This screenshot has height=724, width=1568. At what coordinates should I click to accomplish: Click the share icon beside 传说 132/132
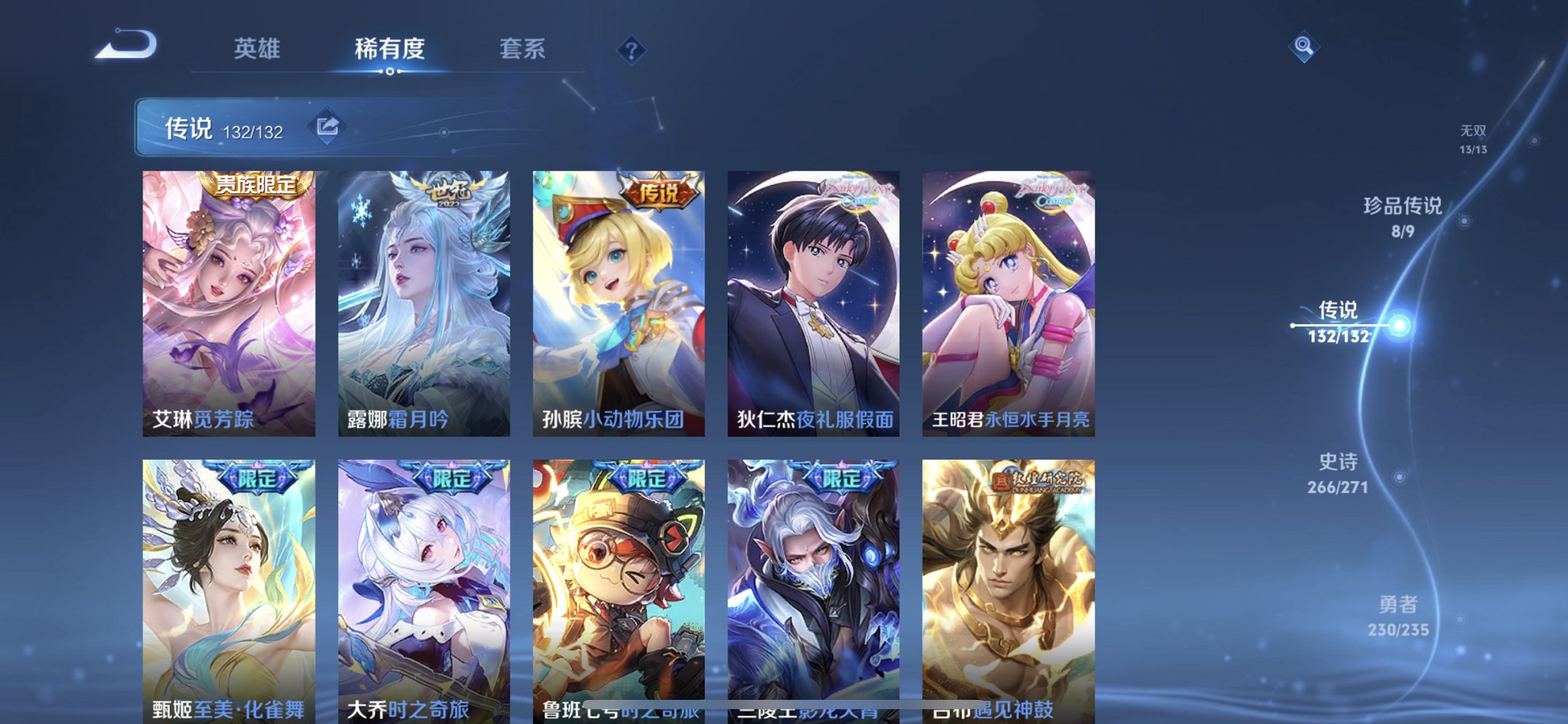[x=329, y=126]
